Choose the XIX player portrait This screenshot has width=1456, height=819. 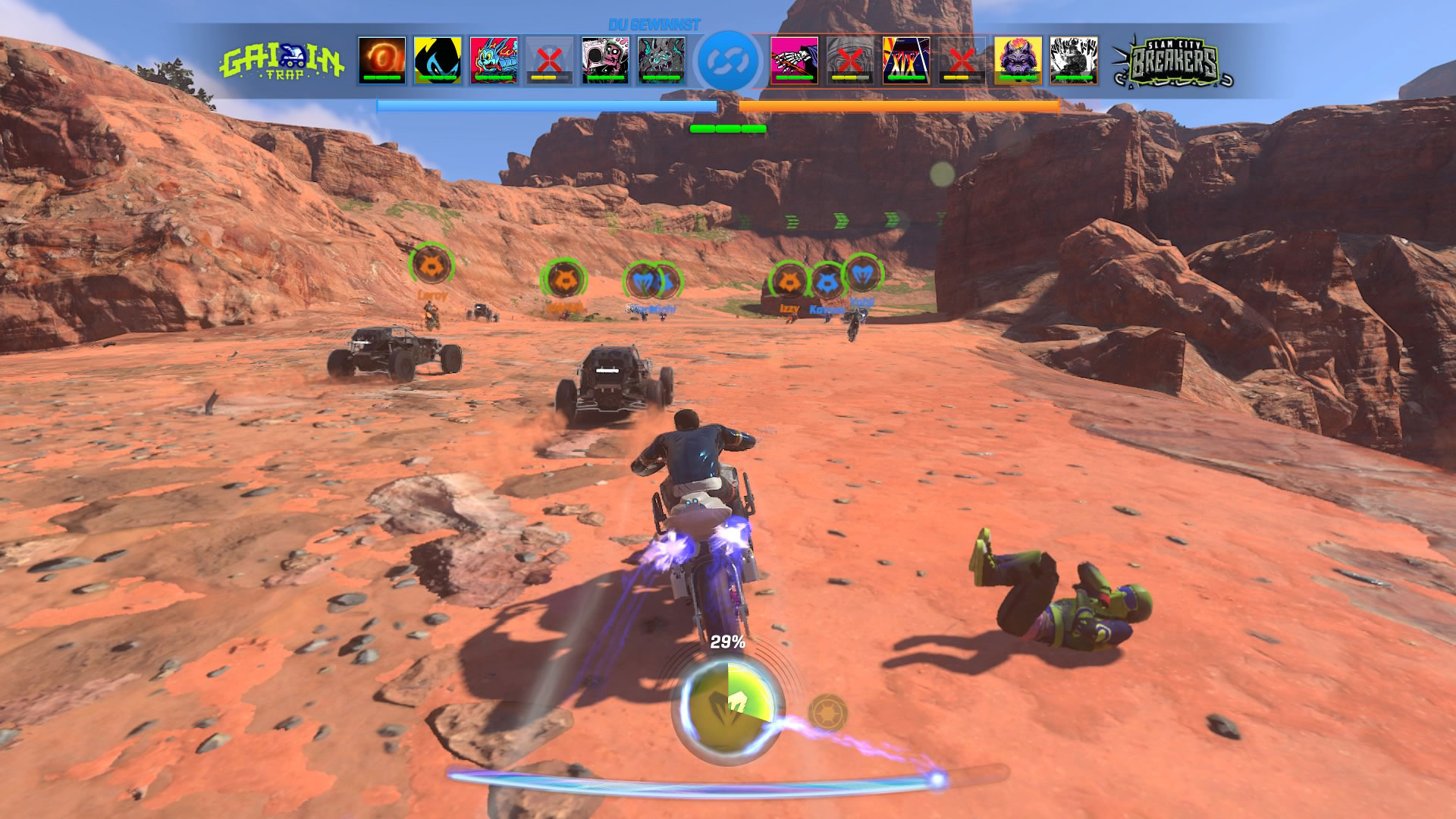[906, 59]
